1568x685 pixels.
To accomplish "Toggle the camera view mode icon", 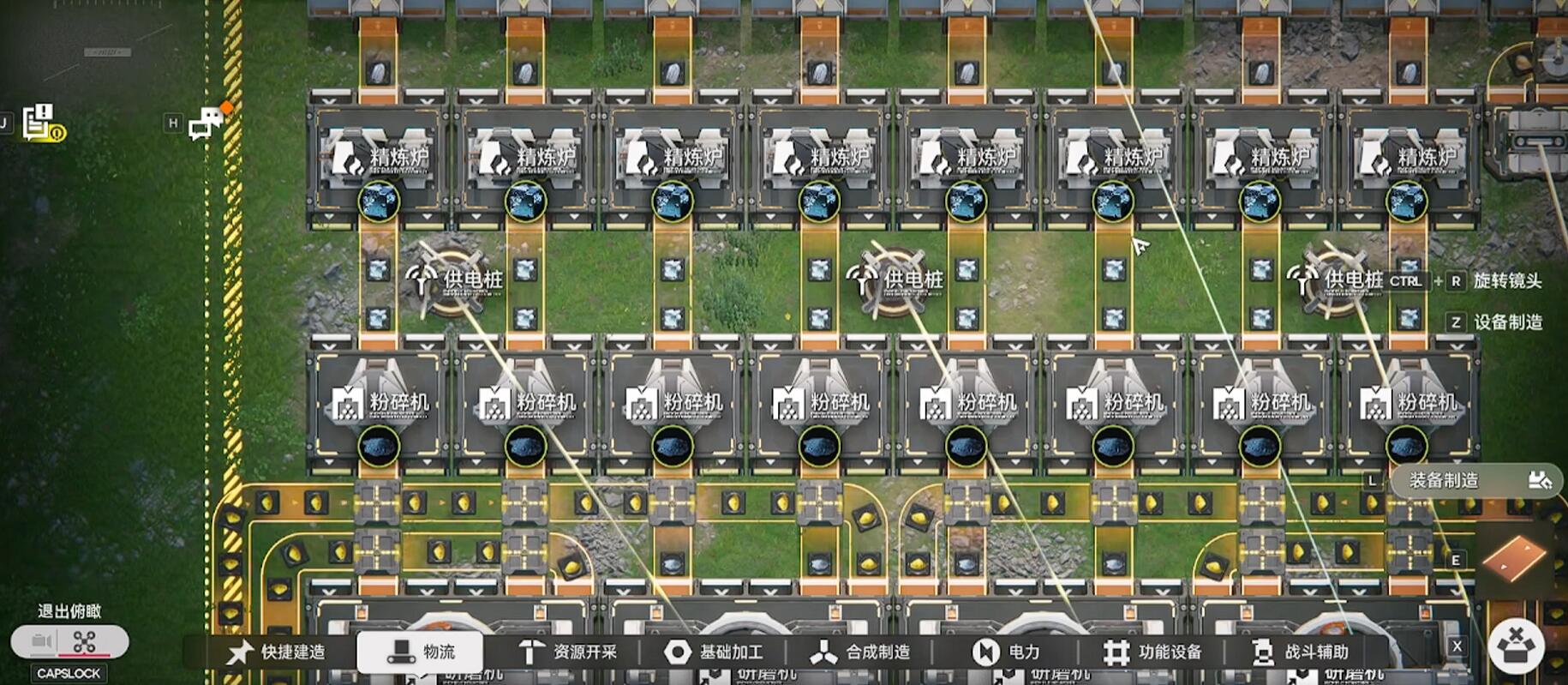I will point(41,641).
